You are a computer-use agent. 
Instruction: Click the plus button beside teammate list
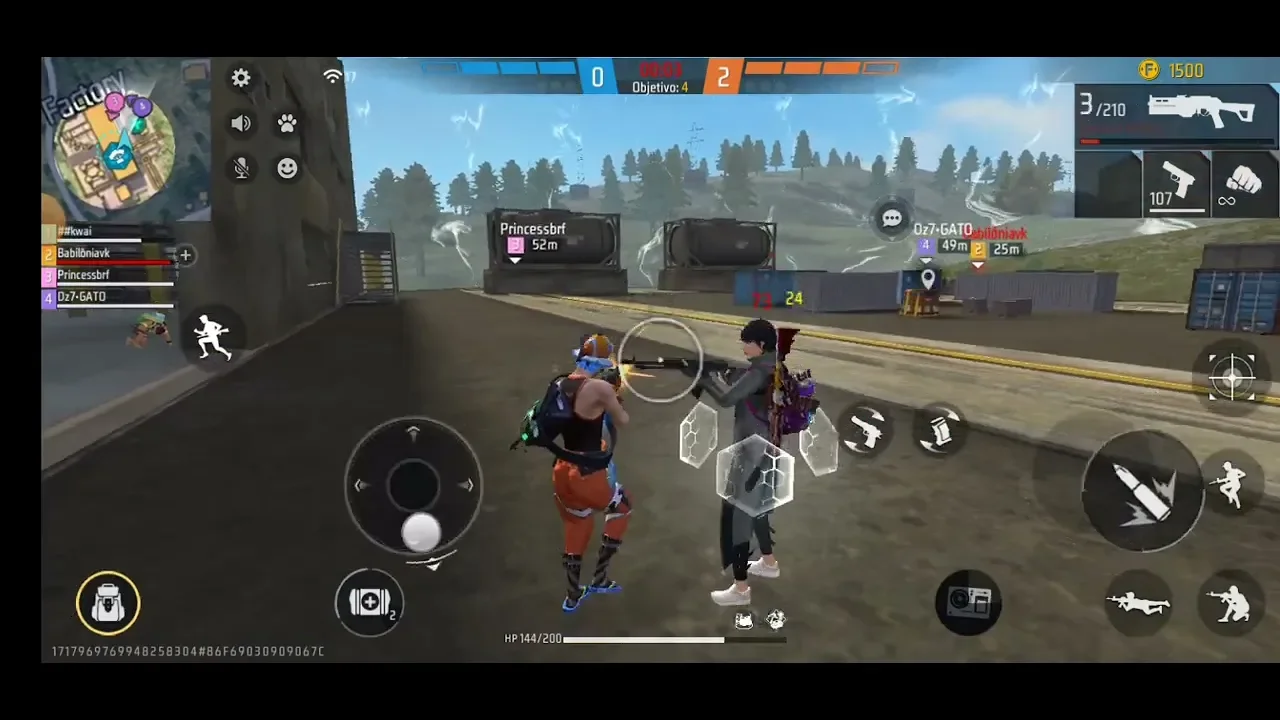click(x=185, y=255)
